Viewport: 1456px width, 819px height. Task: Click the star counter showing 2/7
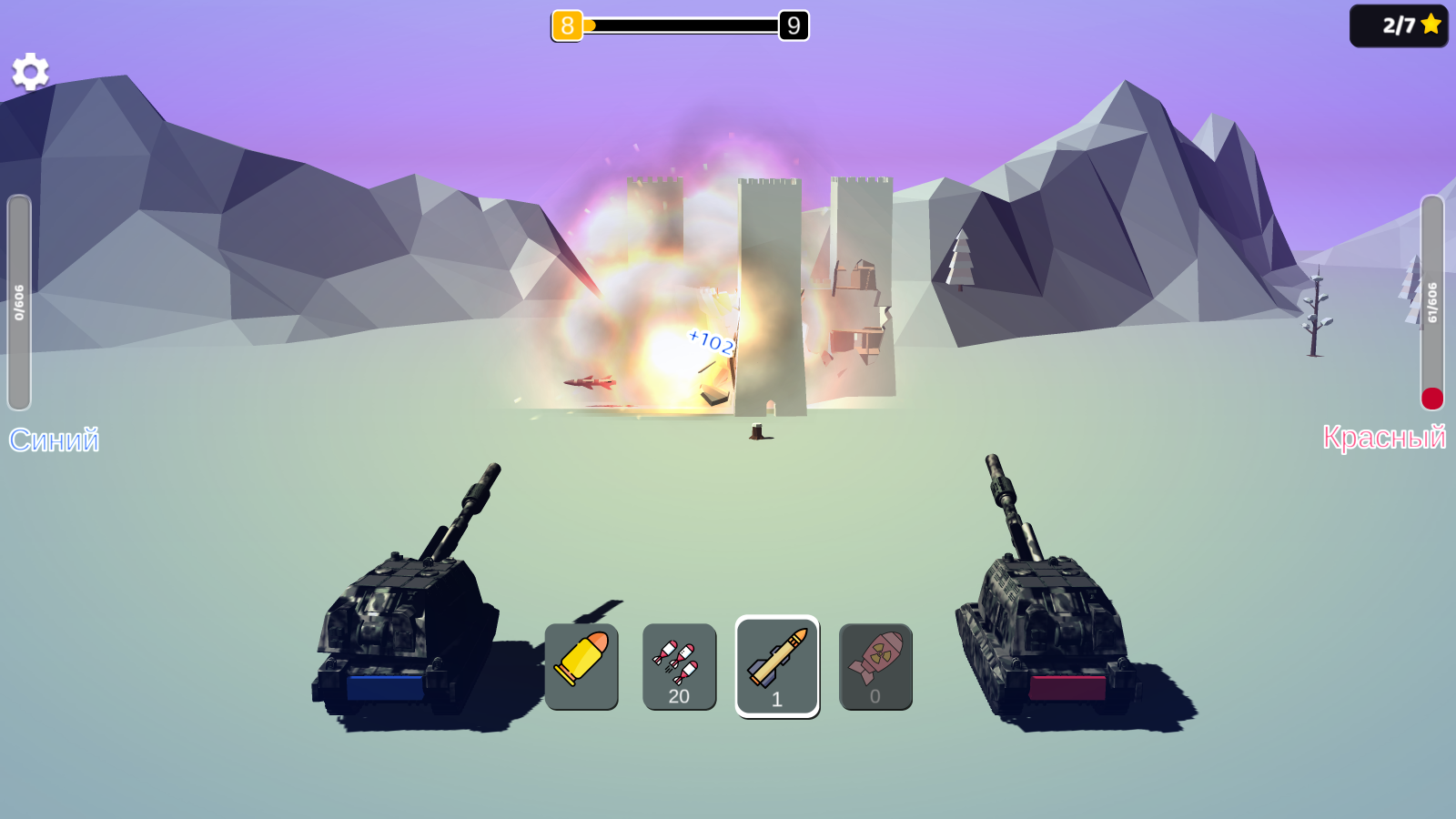point(1399,25)
